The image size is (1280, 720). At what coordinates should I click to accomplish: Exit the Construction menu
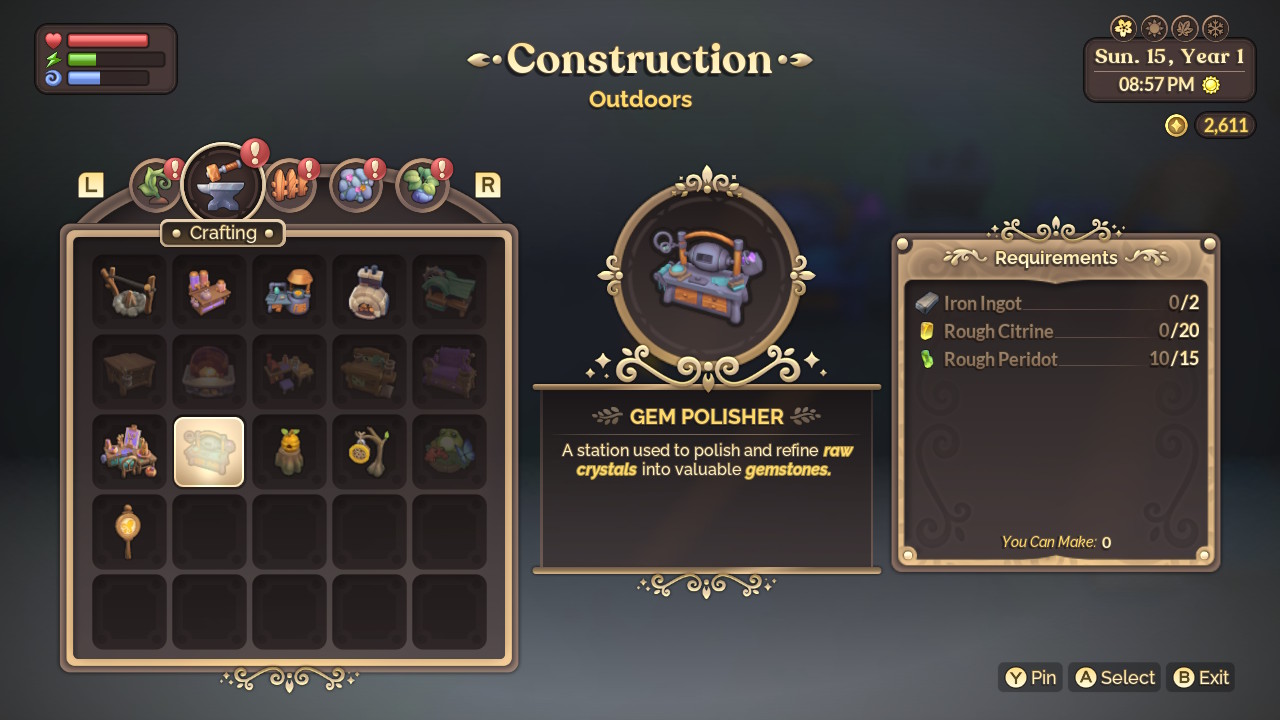click(1200, 677)
